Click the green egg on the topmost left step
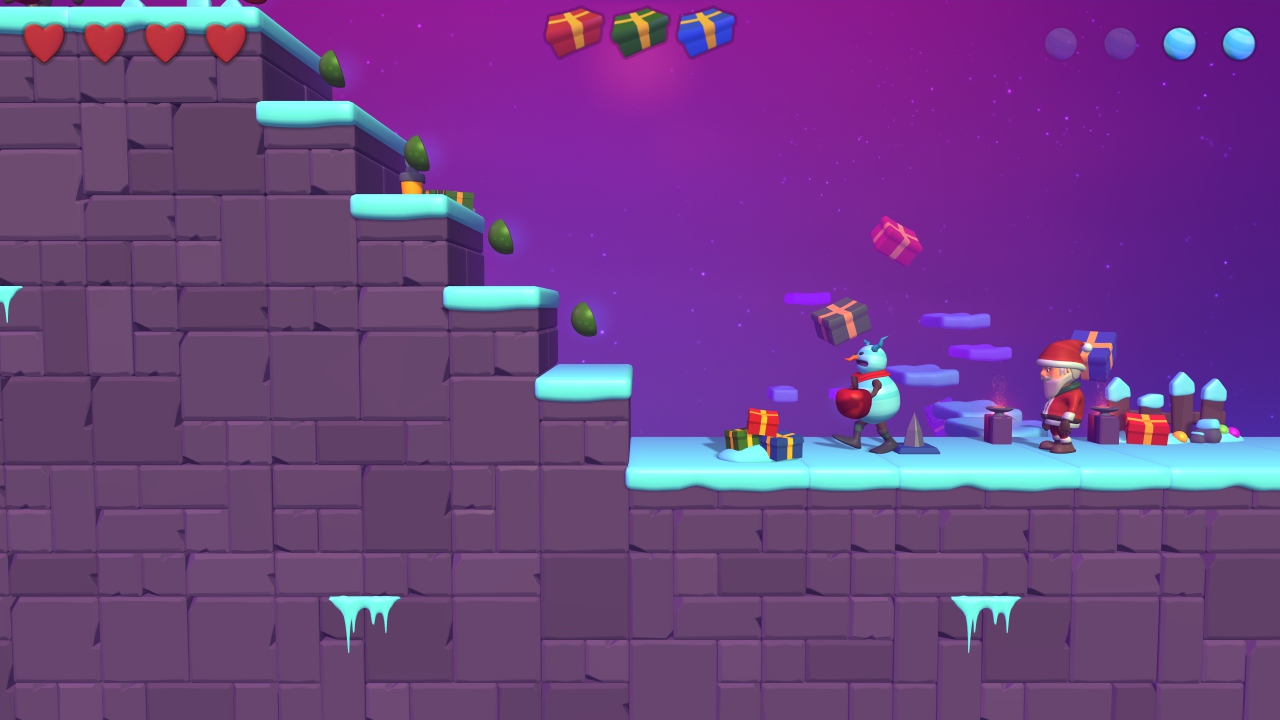The height and width of the screenshot is (720, 1280). [x=330, y=69]
